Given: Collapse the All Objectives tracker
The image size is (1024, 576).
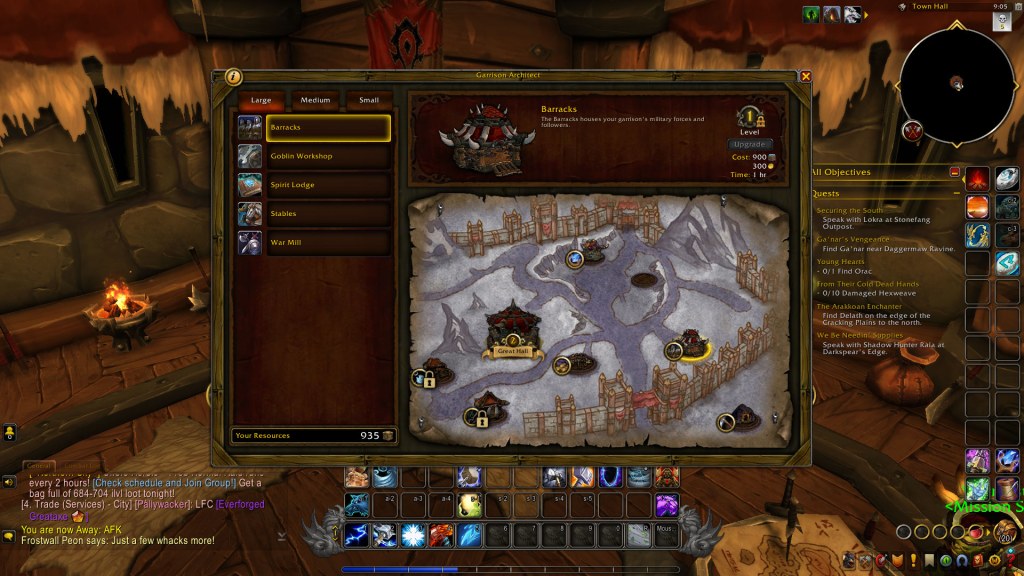Looking at the screenshot, I should point(955,172).
